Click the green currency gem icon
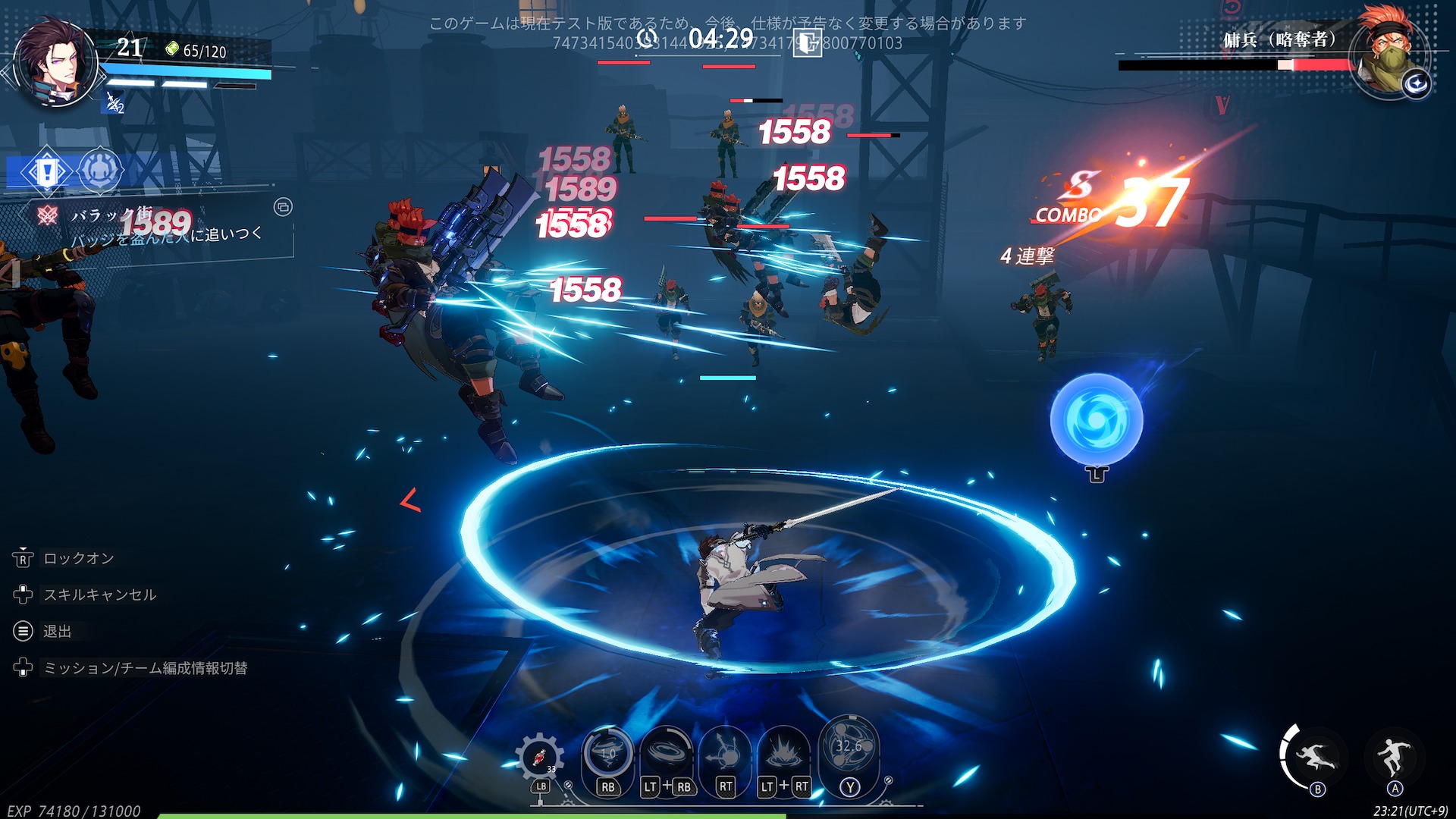The width and height of the screenshot is (1456, 819). coord(172,49)
